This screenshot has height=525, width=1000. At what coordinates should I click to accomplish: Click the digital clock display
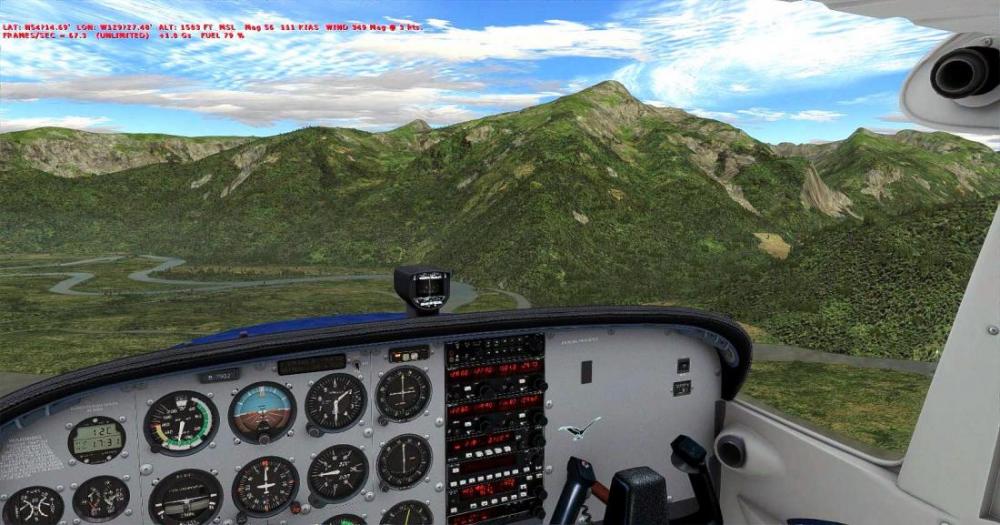pyautogui.click(x=96, y=439)
